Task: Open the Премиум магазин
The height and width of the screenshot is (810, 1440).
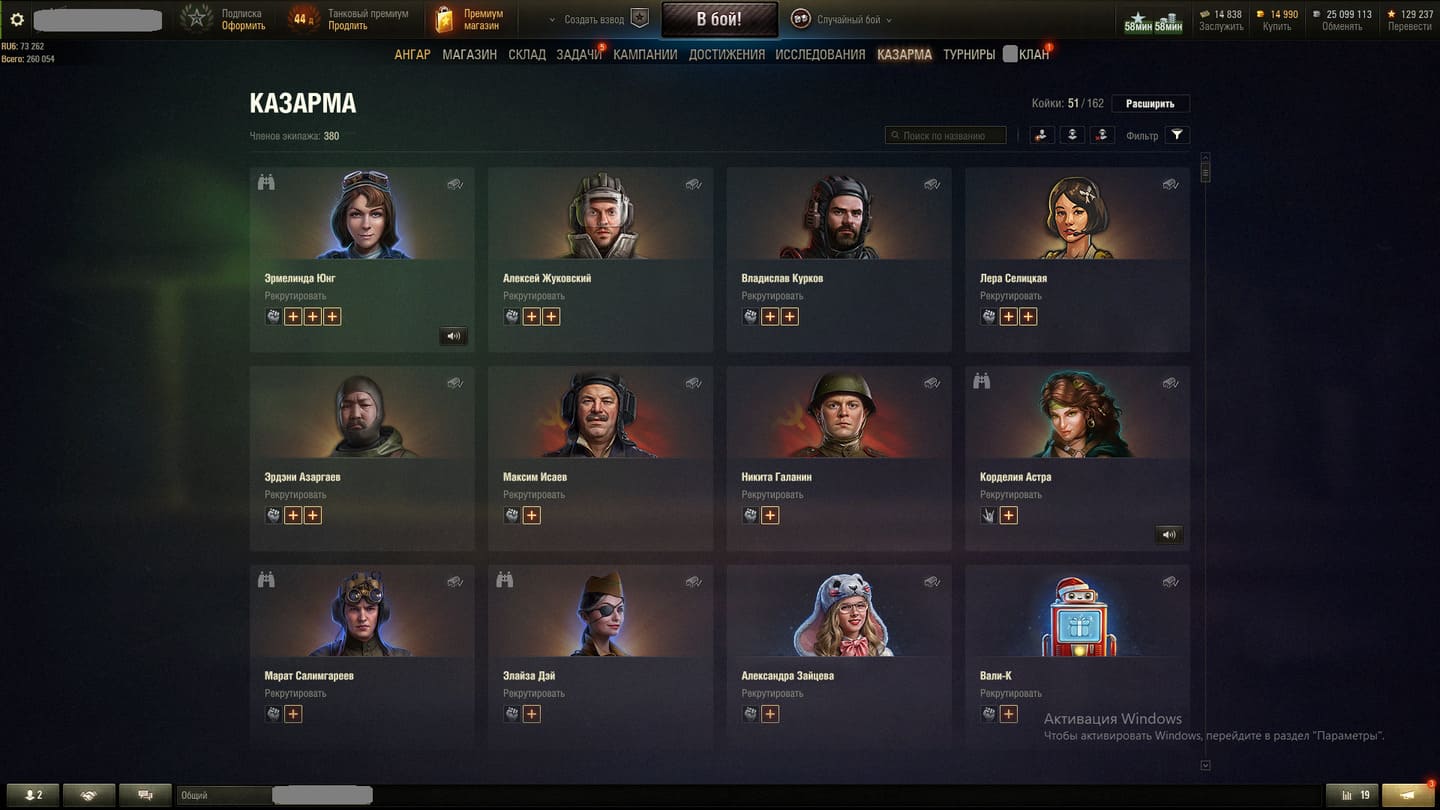Action: click(x=470, y=19)
